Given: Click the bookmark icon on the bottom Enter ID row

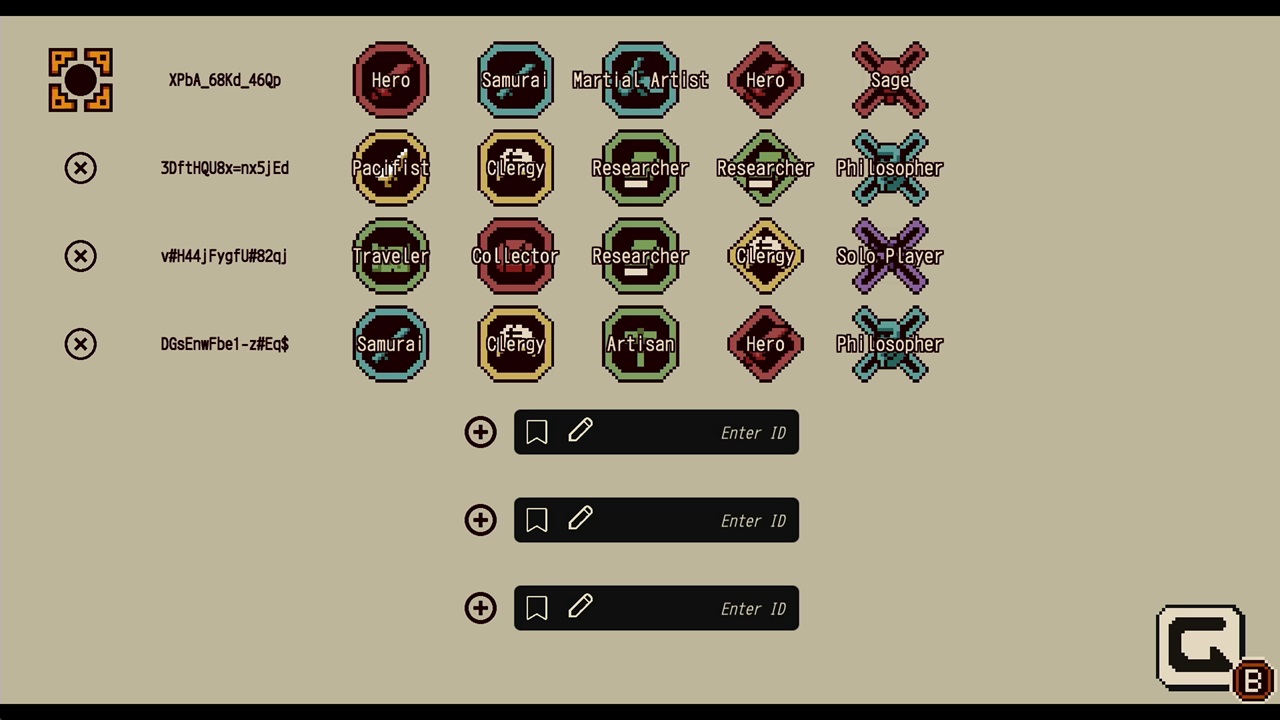Looking at the screenshot, I should [x=536, y=608].
